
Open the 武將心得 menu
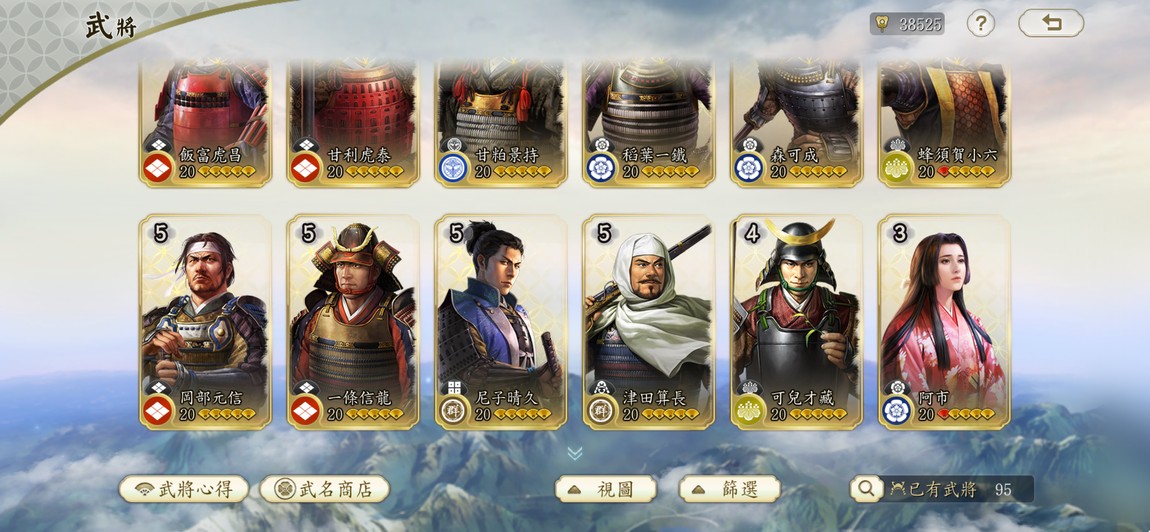[x=184, y=489]
